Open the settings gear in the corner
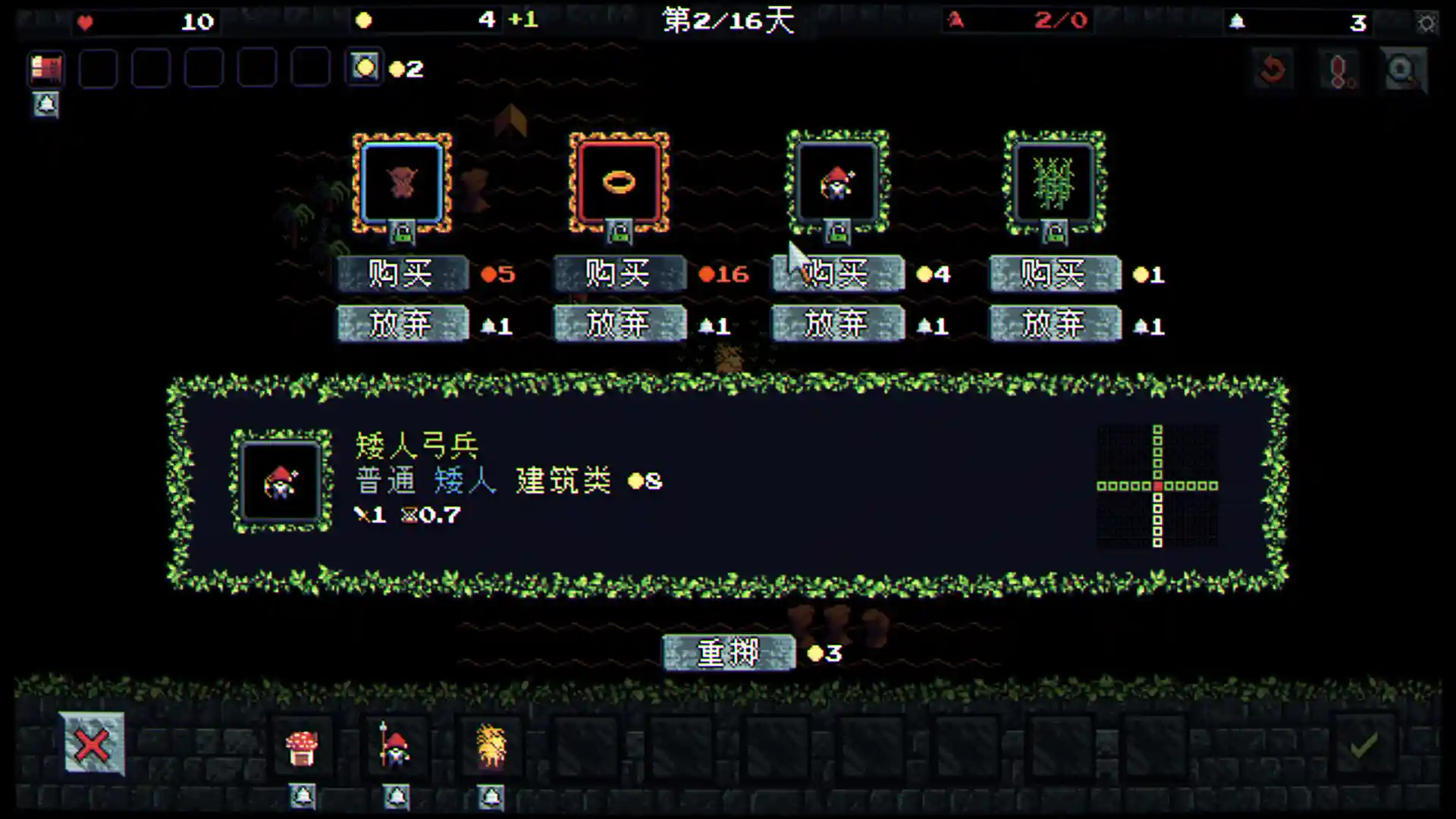Viewport: 1456px width, 819px height. 1426,23
